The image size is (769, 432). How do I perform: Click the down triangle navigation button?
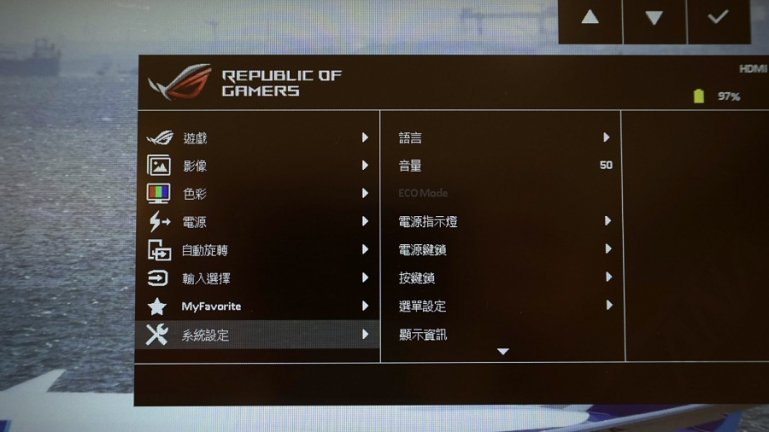tap(654, 19)
